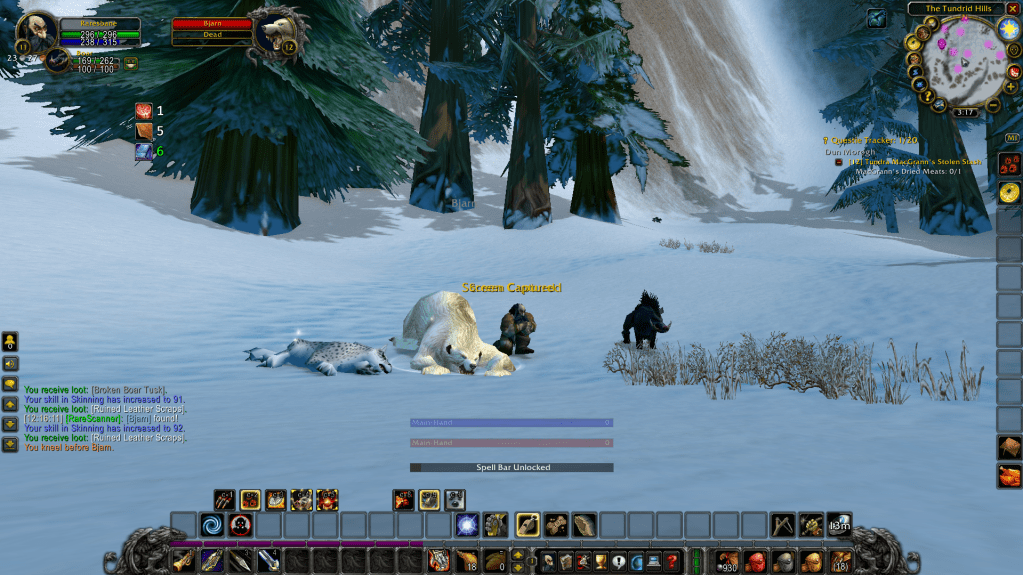Activate the glowing white orb spell
This screenshot has width=1023, height=575.
[467, 524]
